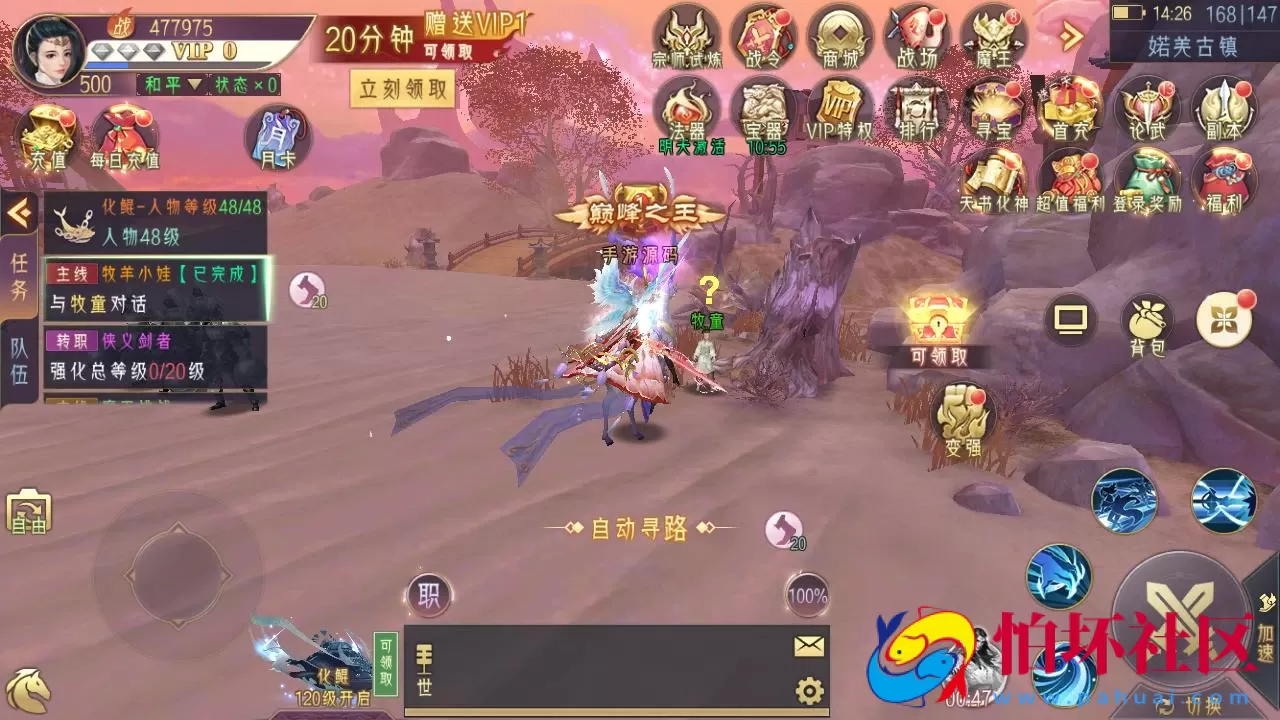Collapse the quest panel using the left arrow
Image resolution: width=1280 pixels, height=720 pixels.
15,210
